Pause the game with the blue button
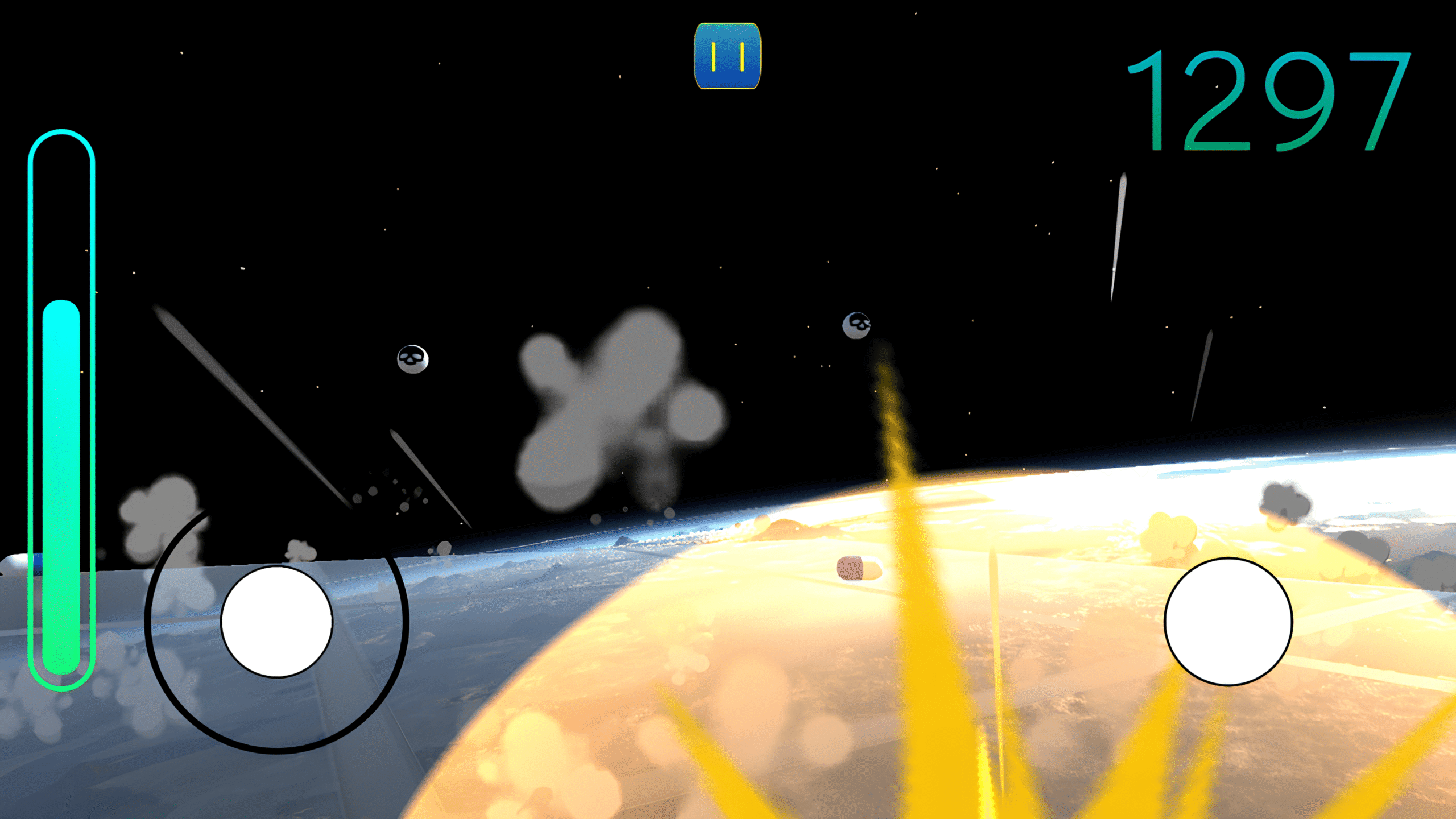 point(727,56)
